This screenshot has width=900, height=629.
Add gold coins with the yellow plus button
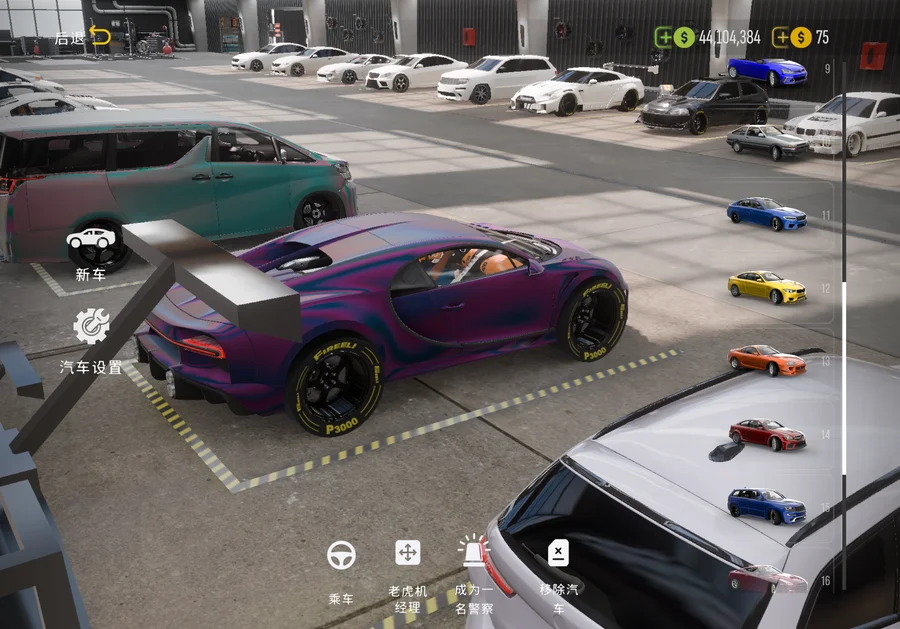[781, 38]
